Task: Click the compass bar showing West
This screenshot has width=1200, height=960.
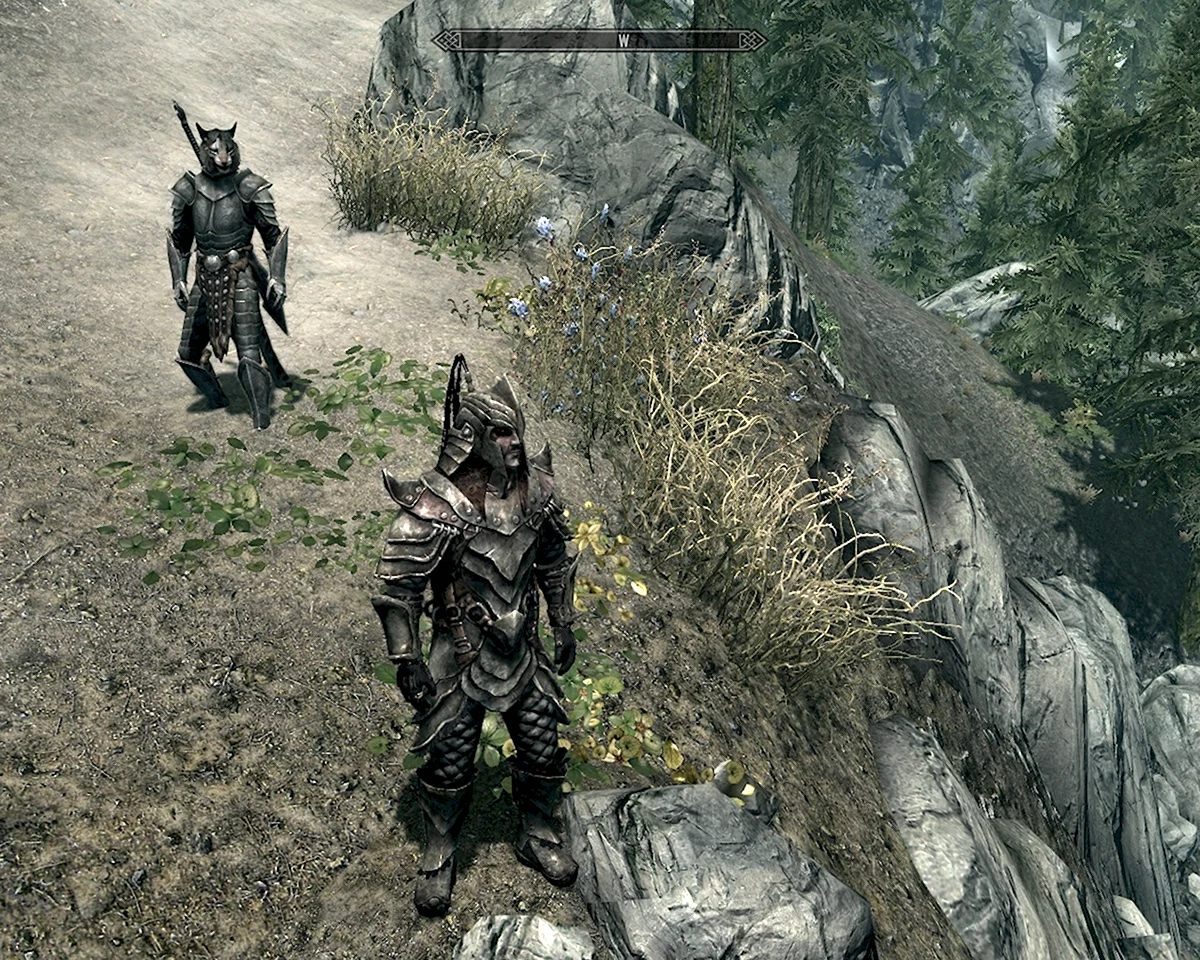Action: point(599,41)
